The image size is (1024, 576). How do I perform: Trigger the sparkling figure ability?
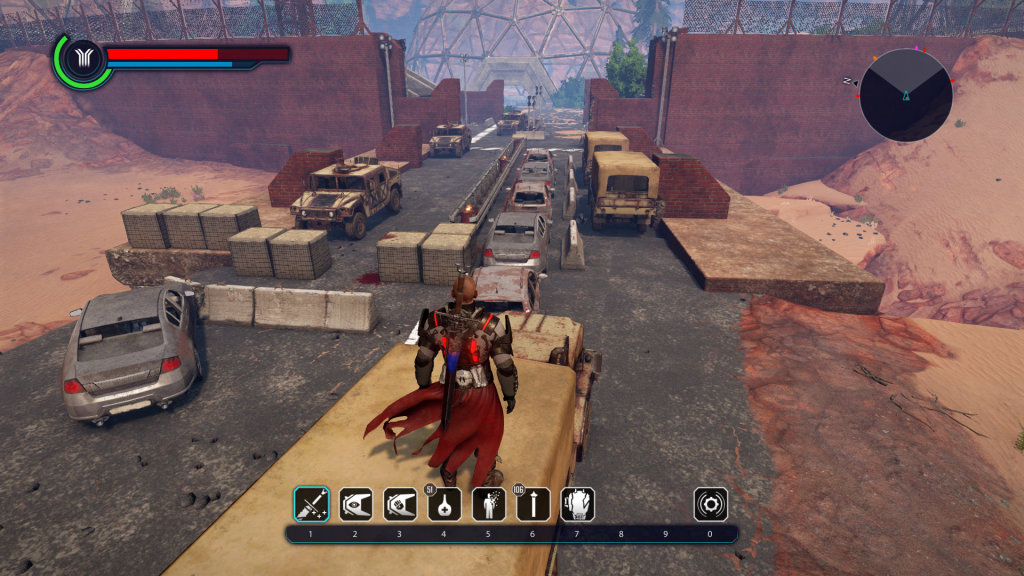click(x=489, y=504)
